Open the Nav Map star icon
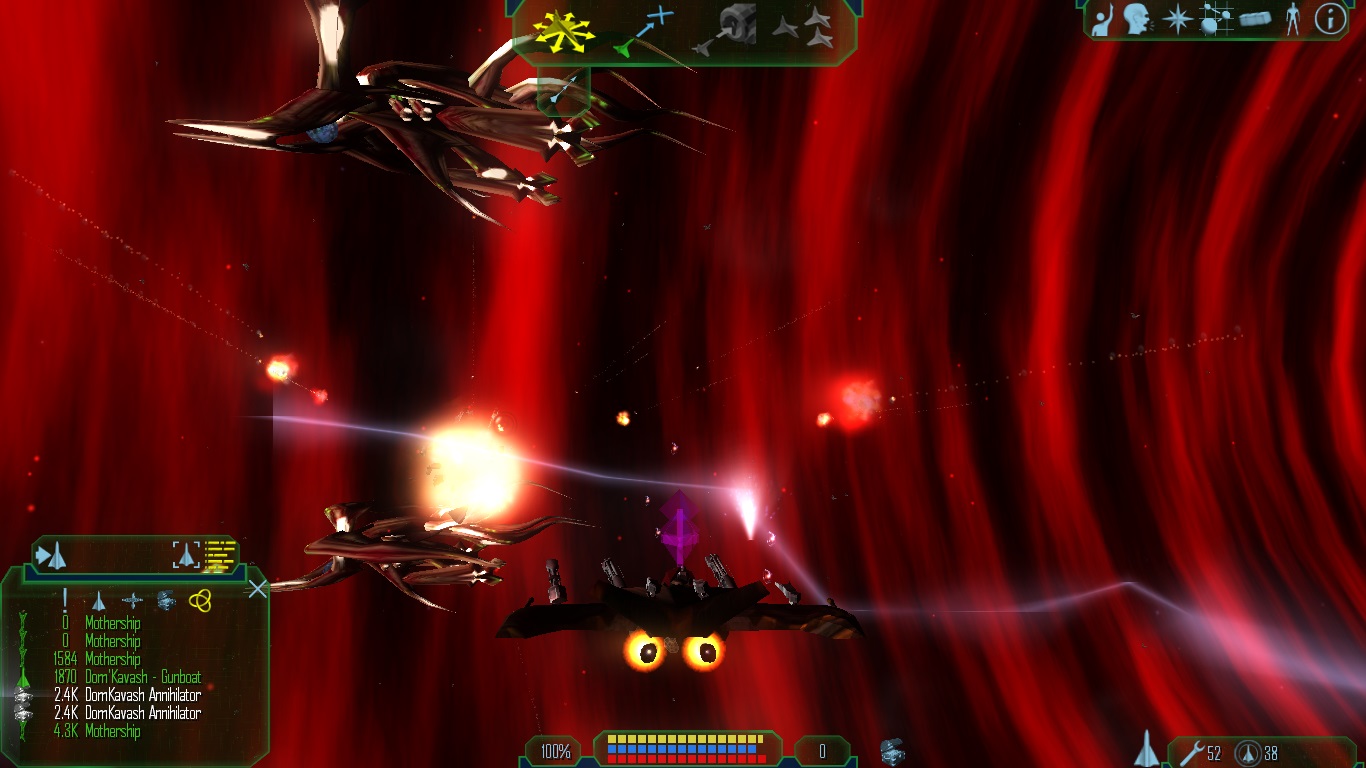Viewport: 1366px width, 768px height. point(1177,19)
